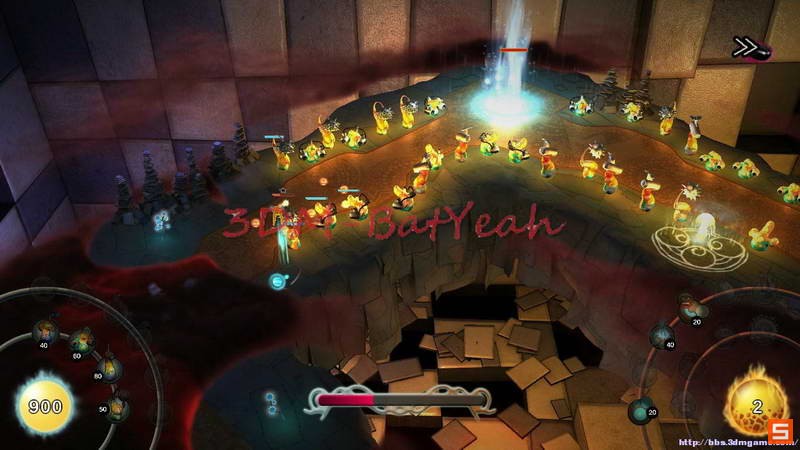The width and height of the screenshot is (800, 450).
Task: Select the 60-cost unit icon
Action: pyautogui.click(x=80, y=341)
